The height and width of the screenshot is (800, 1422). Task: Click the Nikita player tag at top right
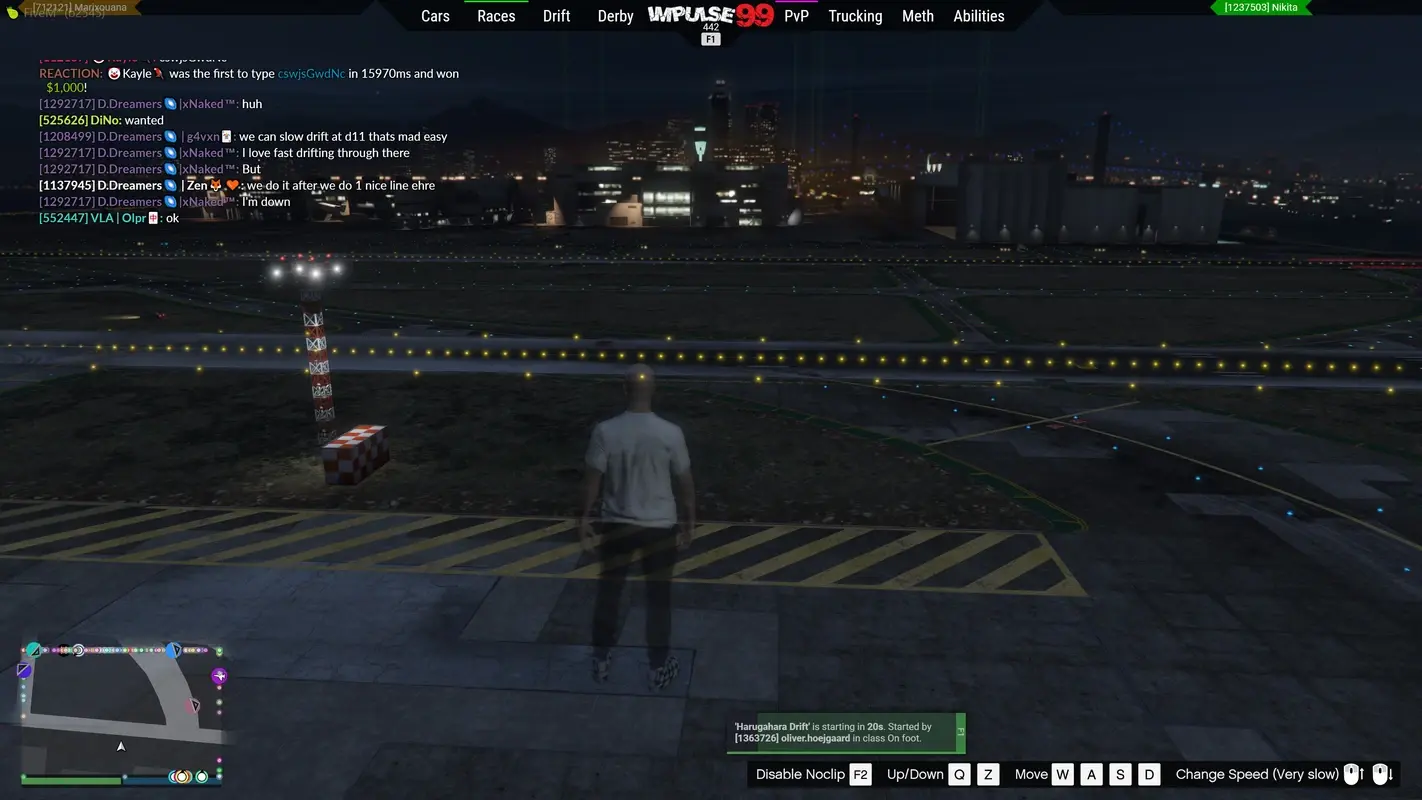click(x=1262, y=7)
